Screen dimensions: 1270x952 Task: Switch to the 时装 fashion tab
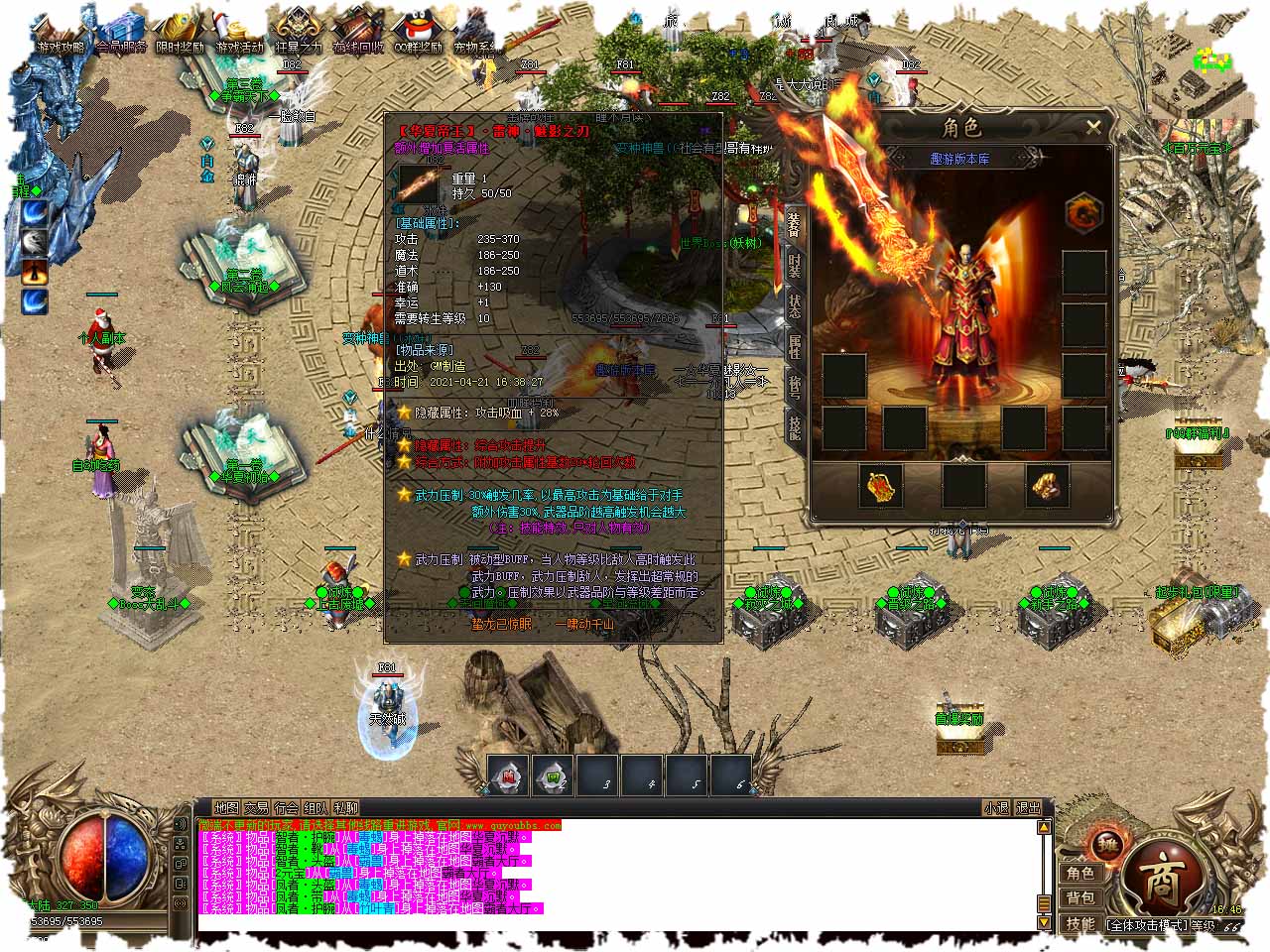(795, 266)
